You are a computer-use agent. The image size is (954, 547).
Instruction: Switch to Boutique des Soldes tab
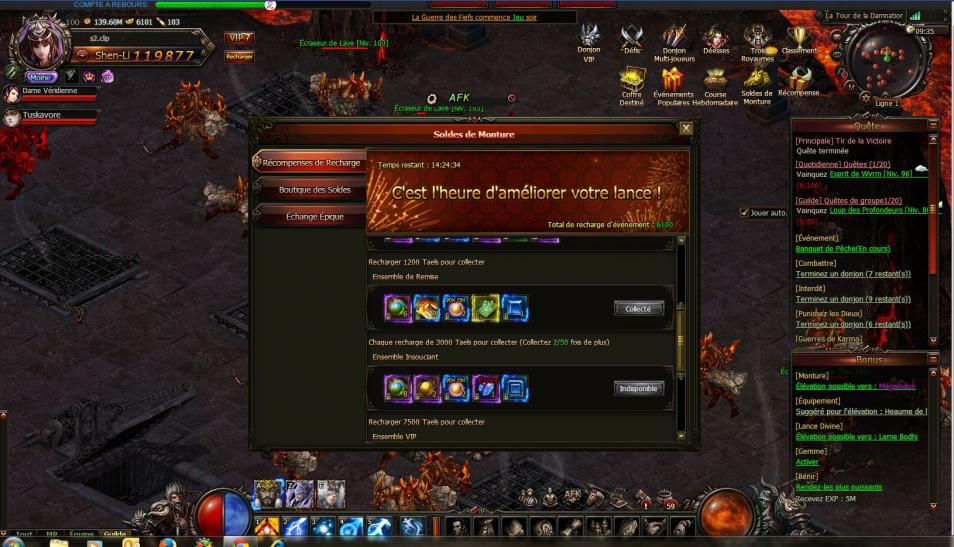click(314, 189)
